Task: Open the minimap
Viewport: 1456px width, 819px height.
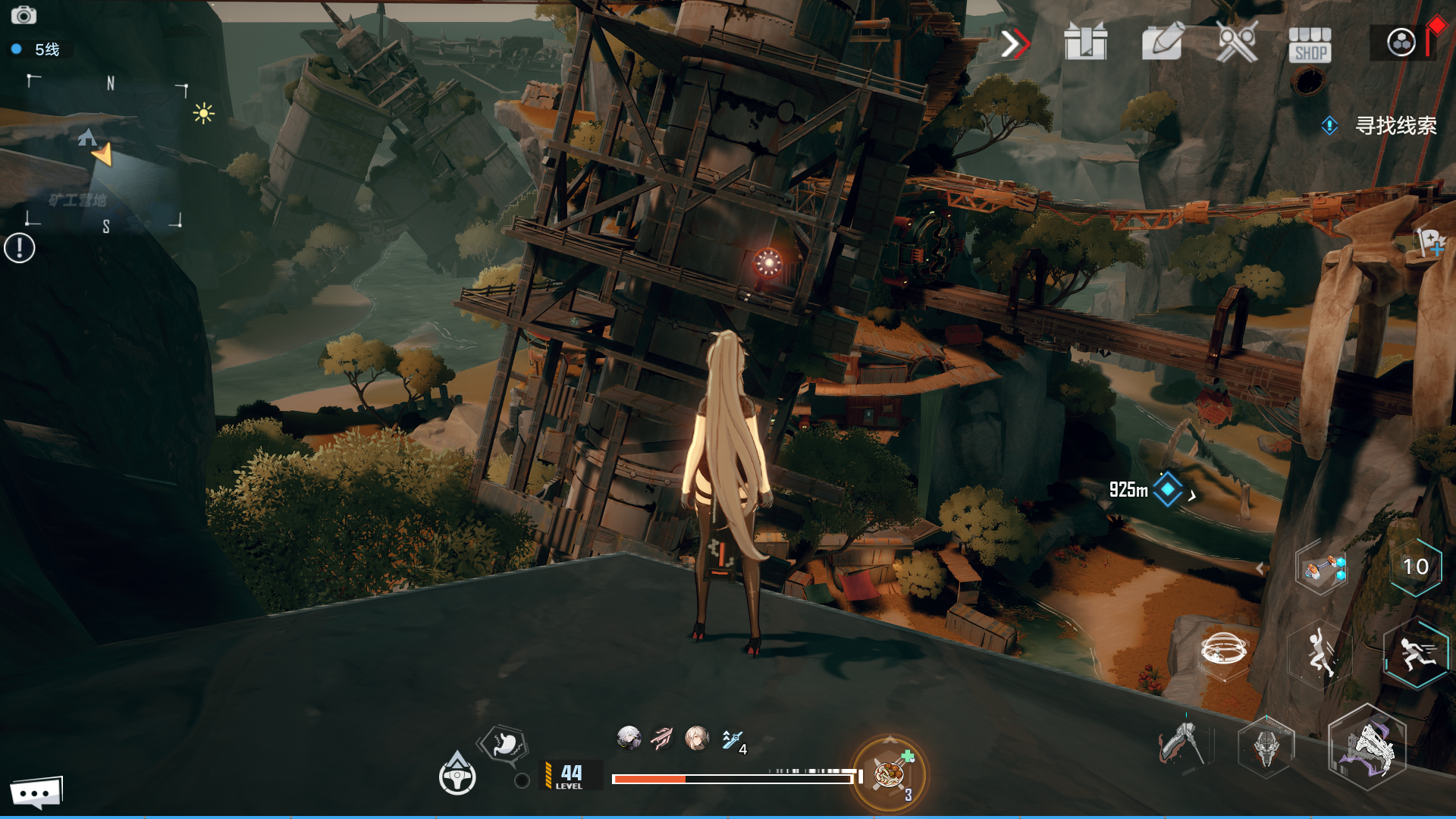Action: [106, 153]
